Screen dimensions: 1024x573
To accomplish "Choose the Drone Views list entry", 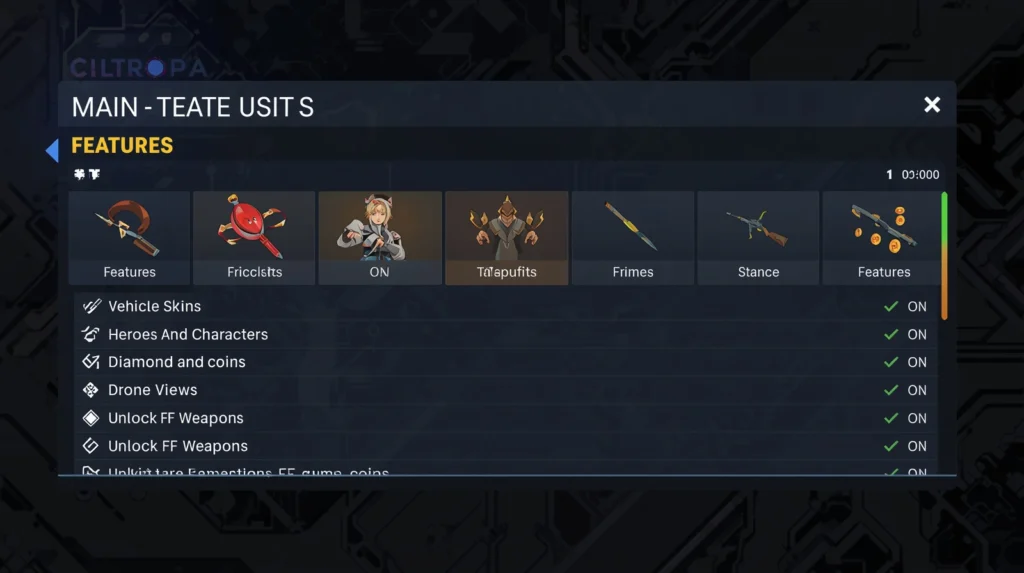I will coord(152,390).
